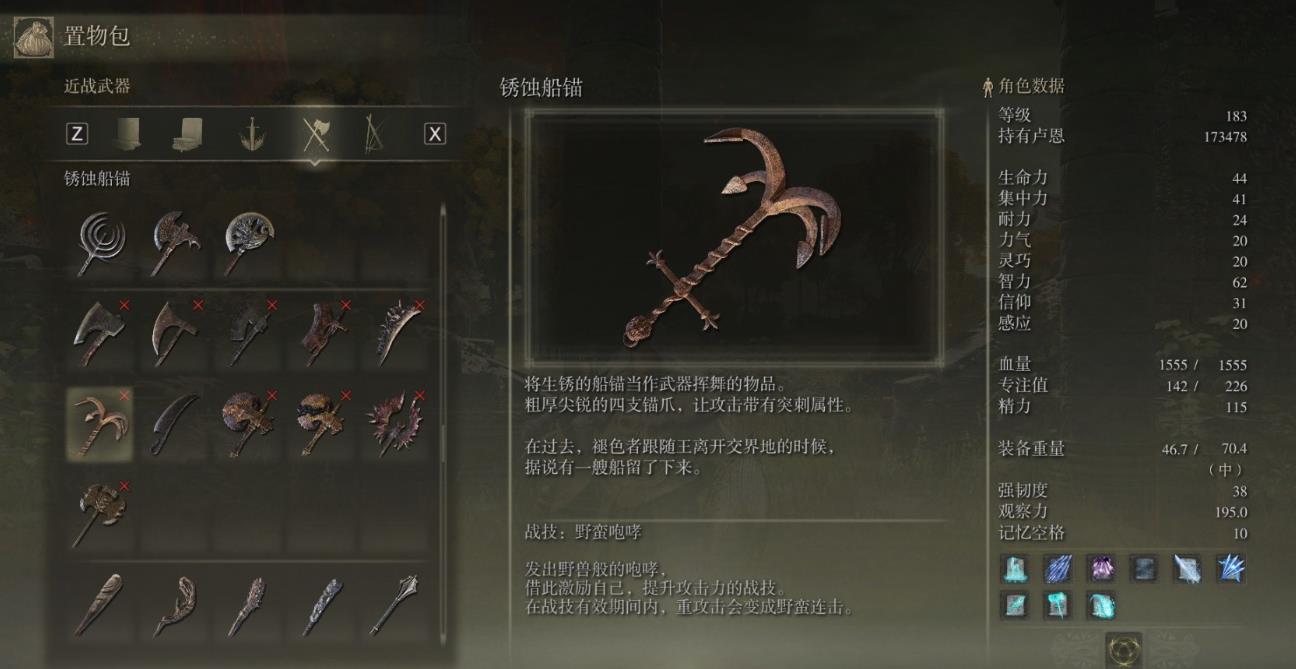
Task: Select the flanged mace slot
Action: click(x=395, y=603)
